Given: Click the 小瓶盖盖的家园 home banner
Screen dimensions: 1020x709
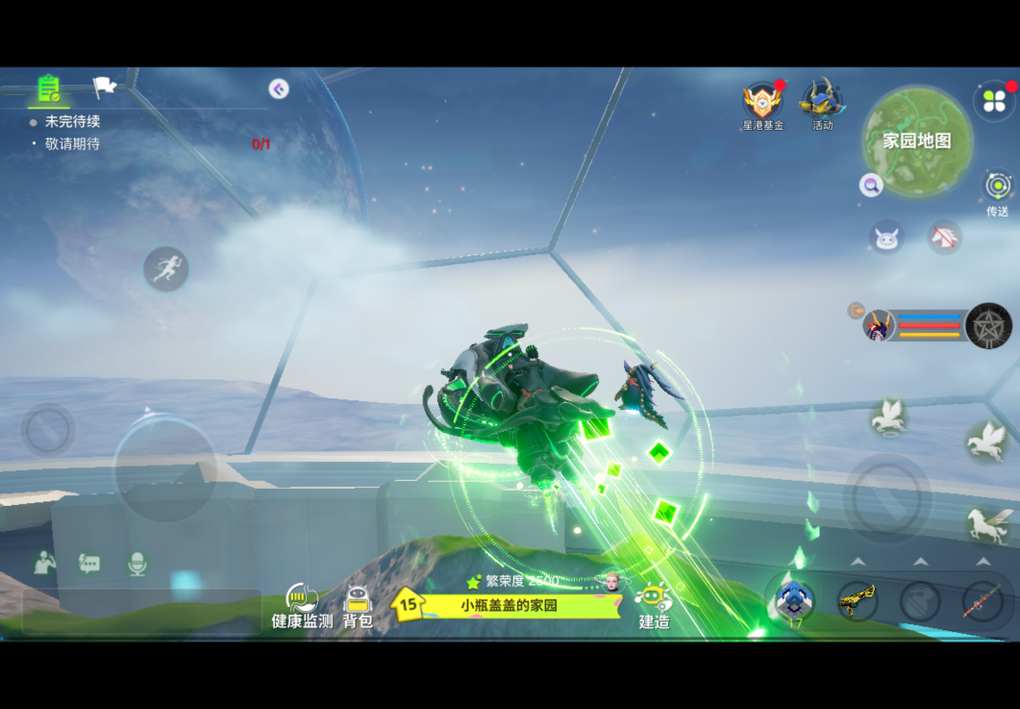Looking at the screenshot, I should (509, 605).
